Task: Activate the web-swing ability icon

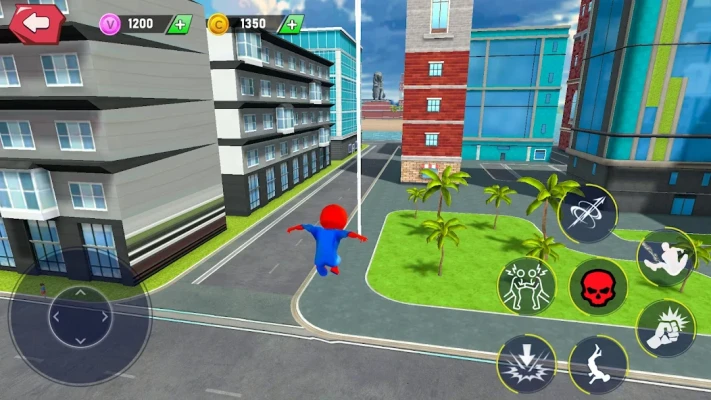Action: pos(587,213)
